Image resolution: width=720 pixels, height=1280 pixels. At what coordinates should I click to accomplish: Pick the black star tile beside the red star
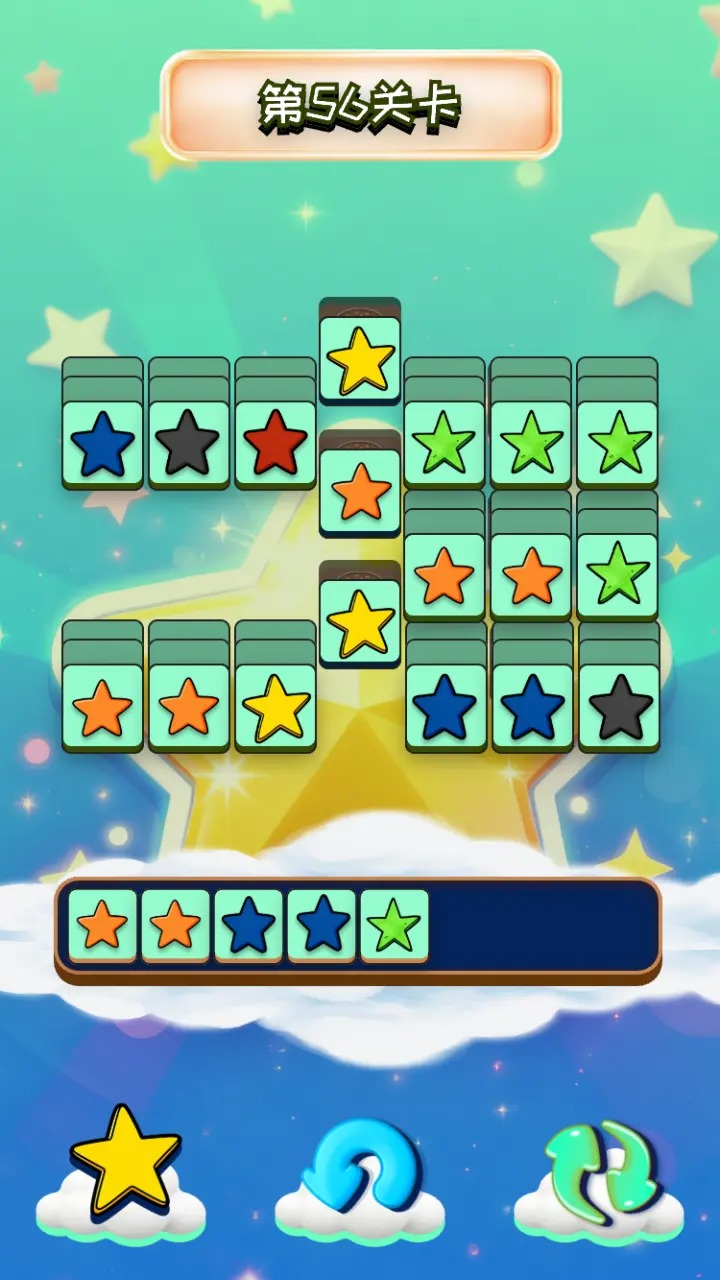(x=189, y=443)
